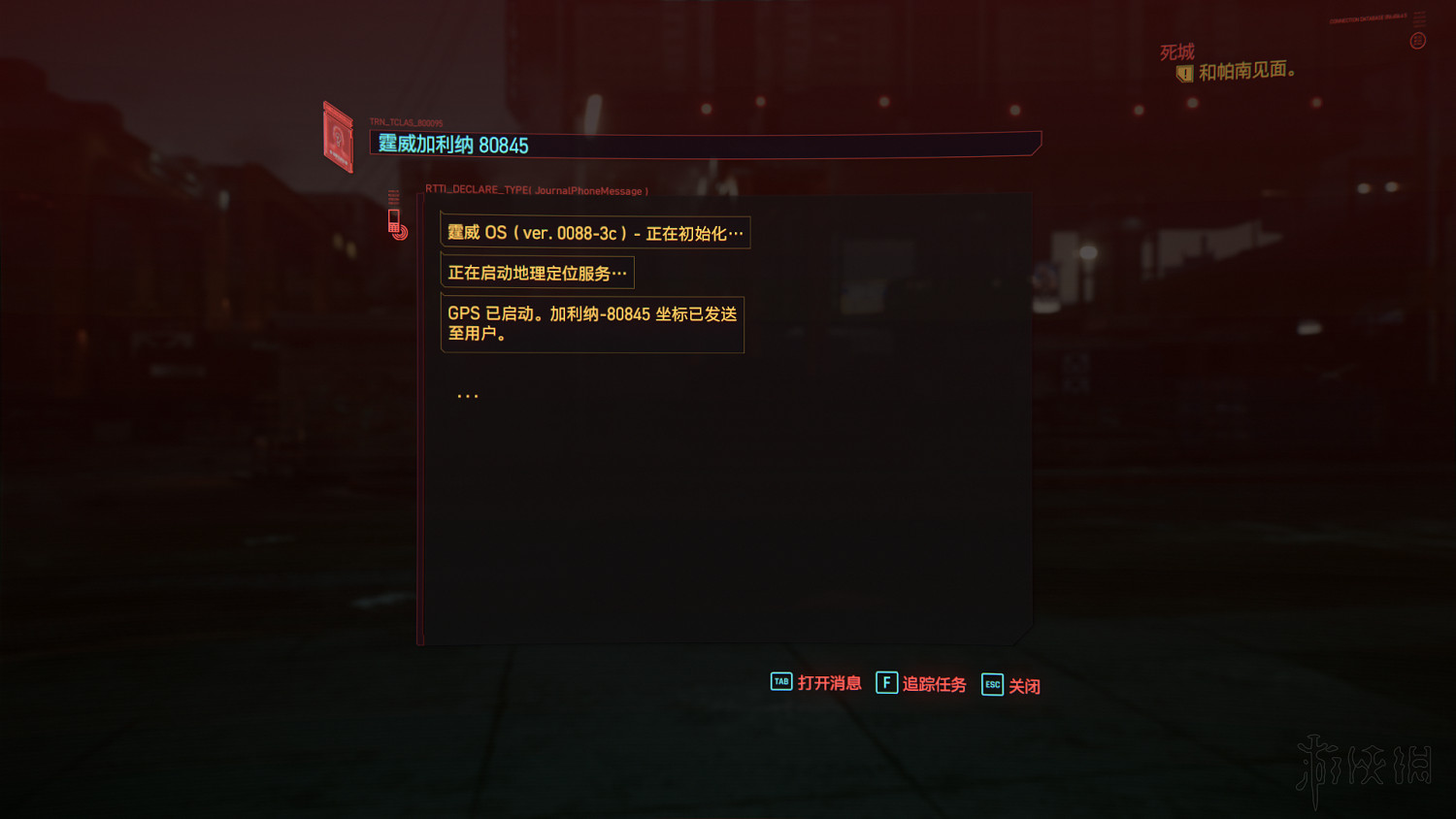
Task: Click the F keybind icon before 追踪任务
Action: click(x=886, y=683)
